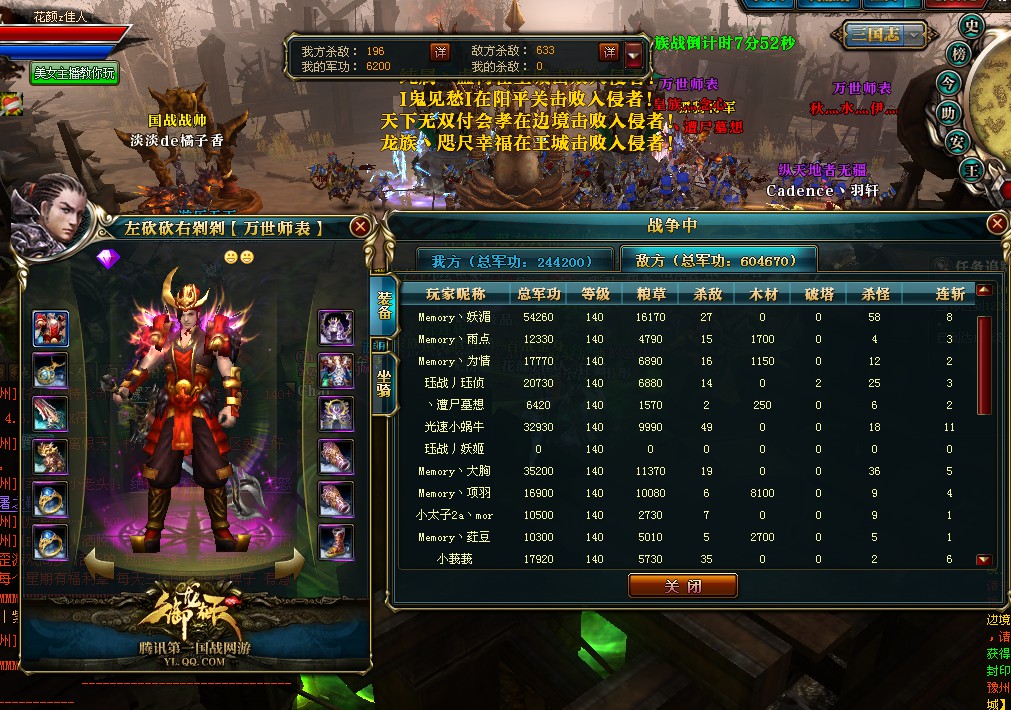Click the green 美女主播教你玩 button
Screen dimensions: 1011x710
(x=75, y=73)
